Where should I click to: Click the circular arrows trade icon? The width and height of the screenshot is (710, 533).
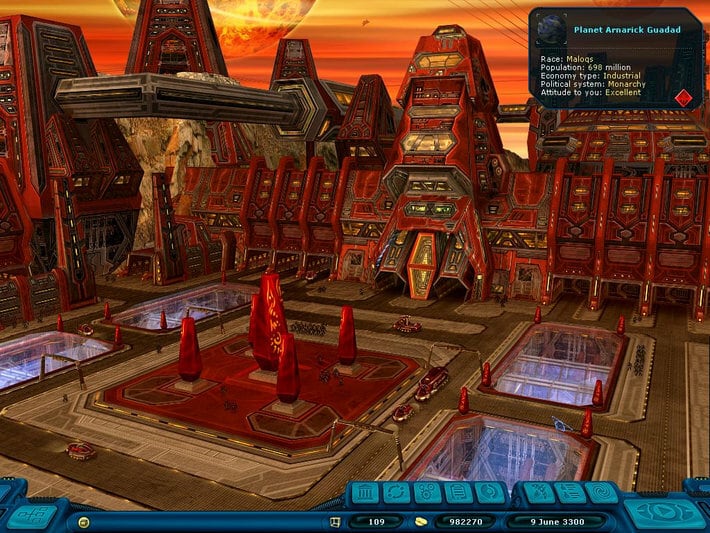click(397, 492)
